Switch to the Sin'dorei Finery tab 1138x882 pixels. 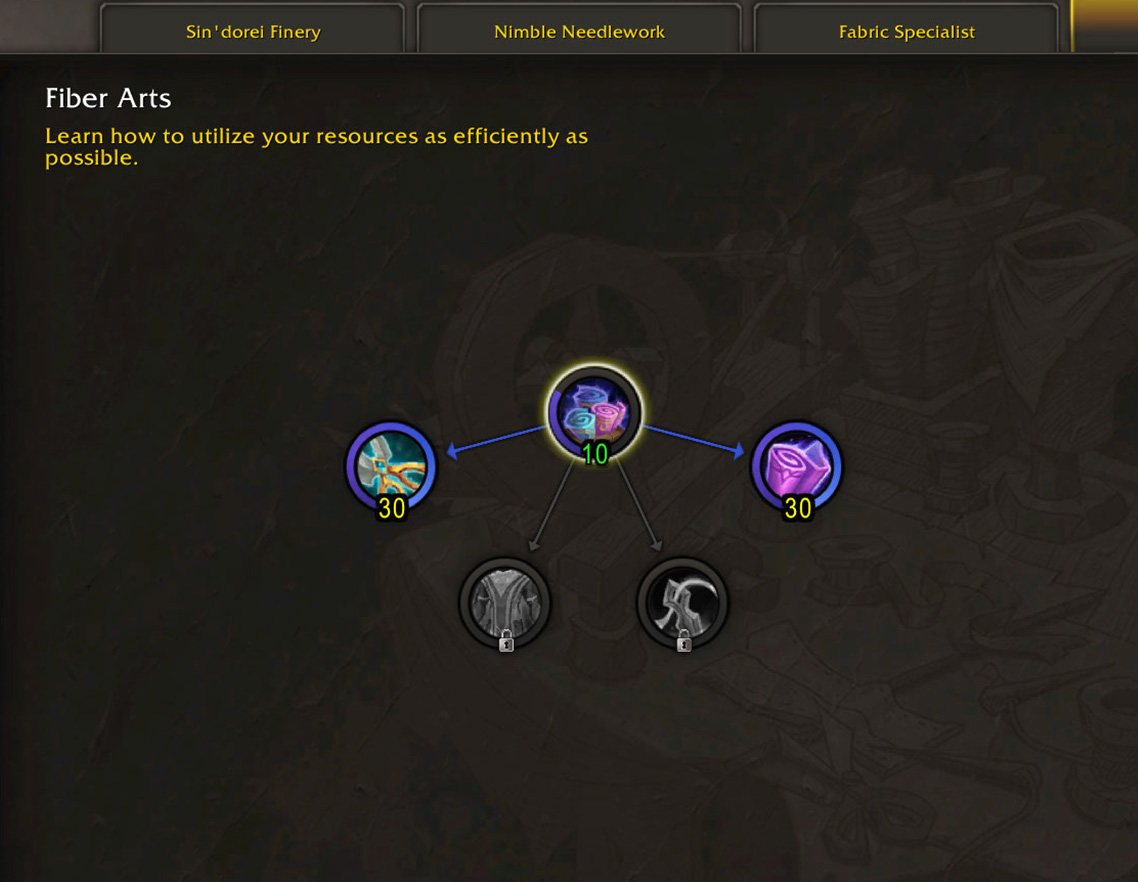[x=253, y=31]
